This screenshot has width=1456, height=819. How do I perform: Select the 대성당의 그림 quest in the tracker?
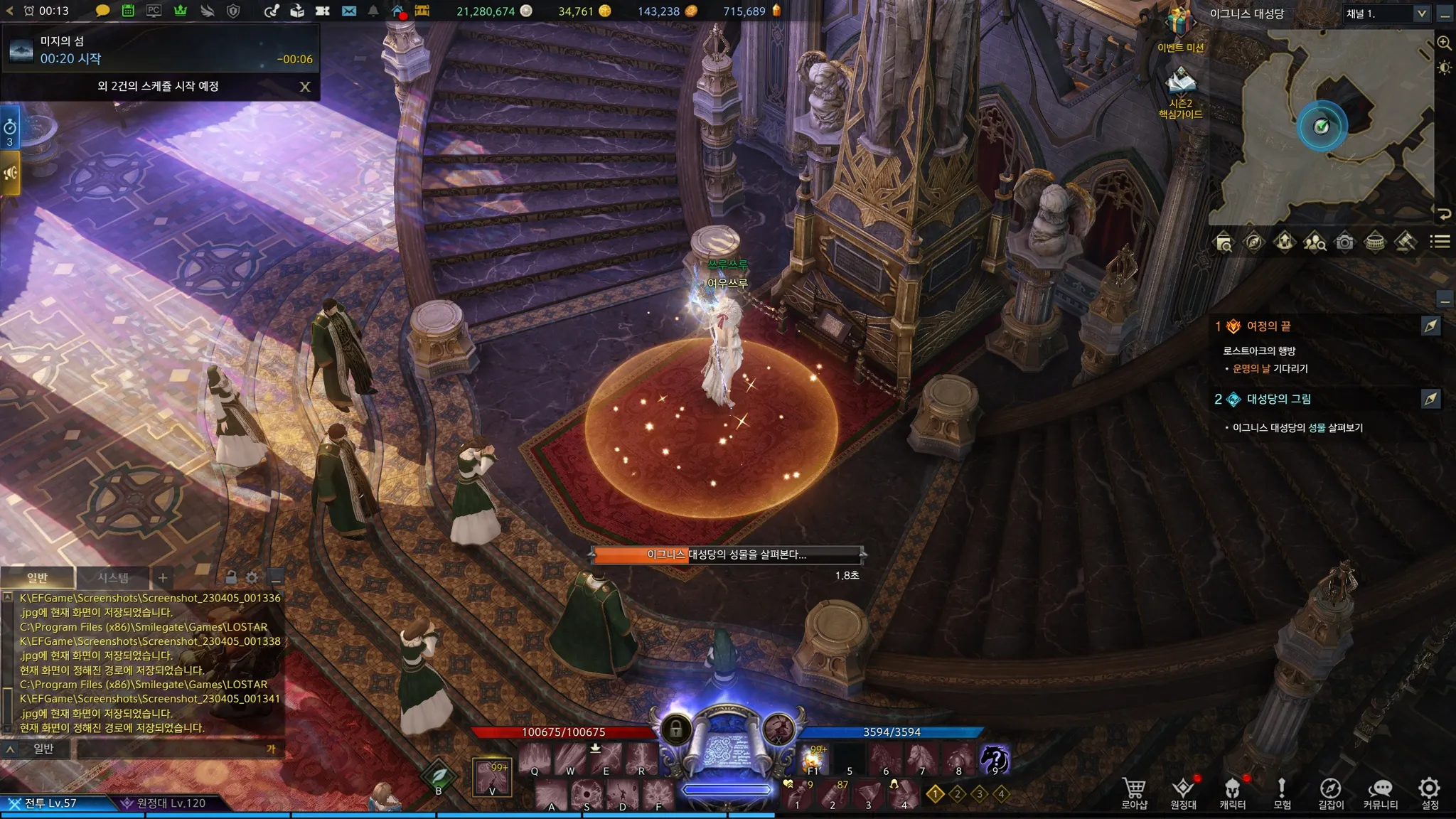click(1278, 399)
